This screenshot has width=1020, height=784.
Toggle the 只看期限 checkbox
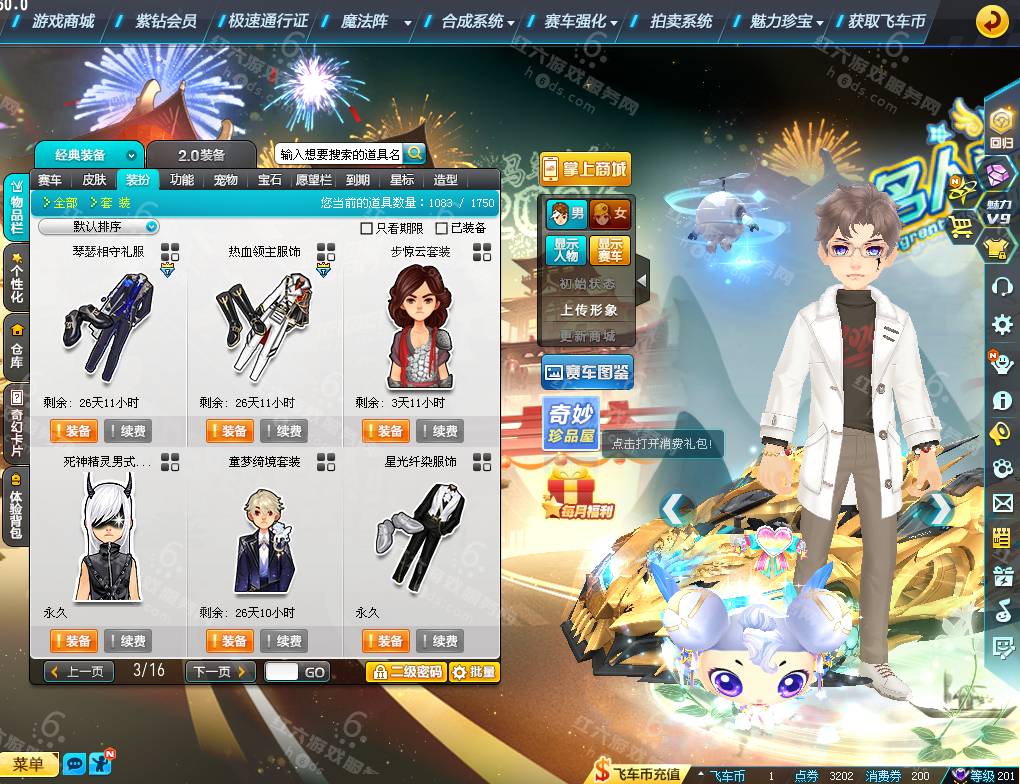[366, 228]
